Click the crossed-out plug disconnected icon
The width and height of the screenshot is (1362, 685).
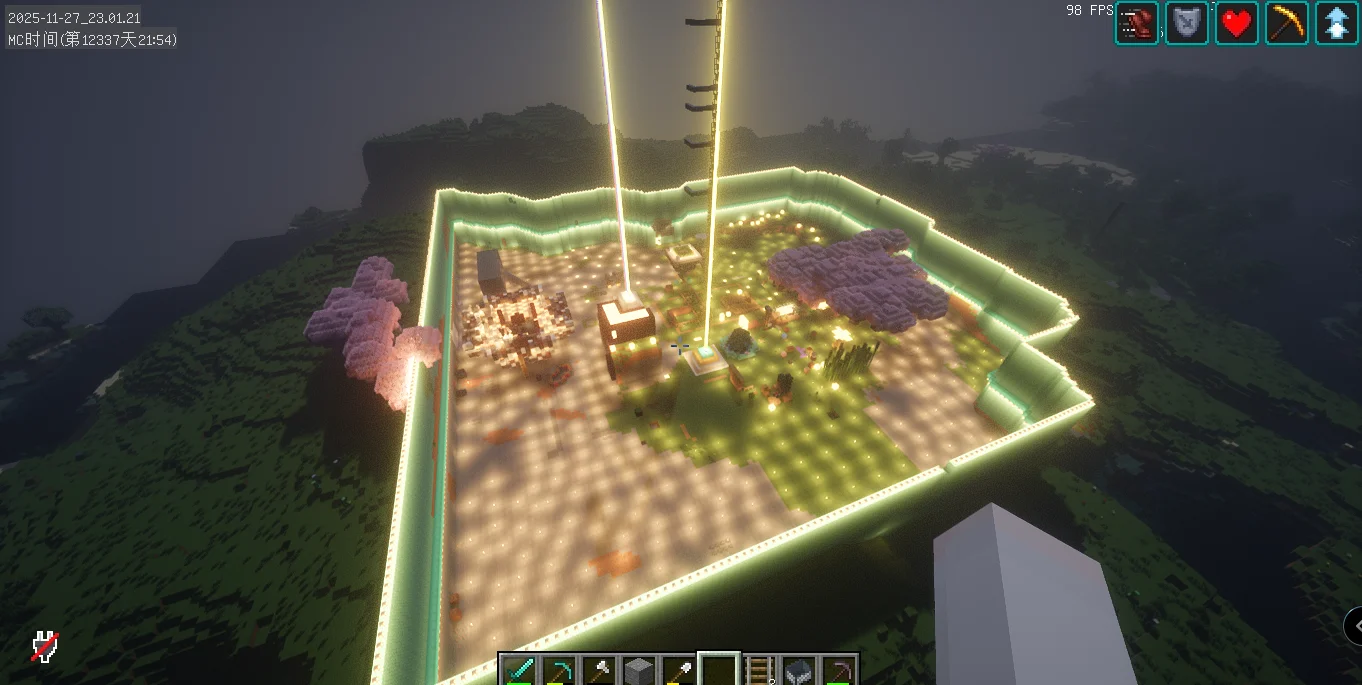[x=44, y=647]
